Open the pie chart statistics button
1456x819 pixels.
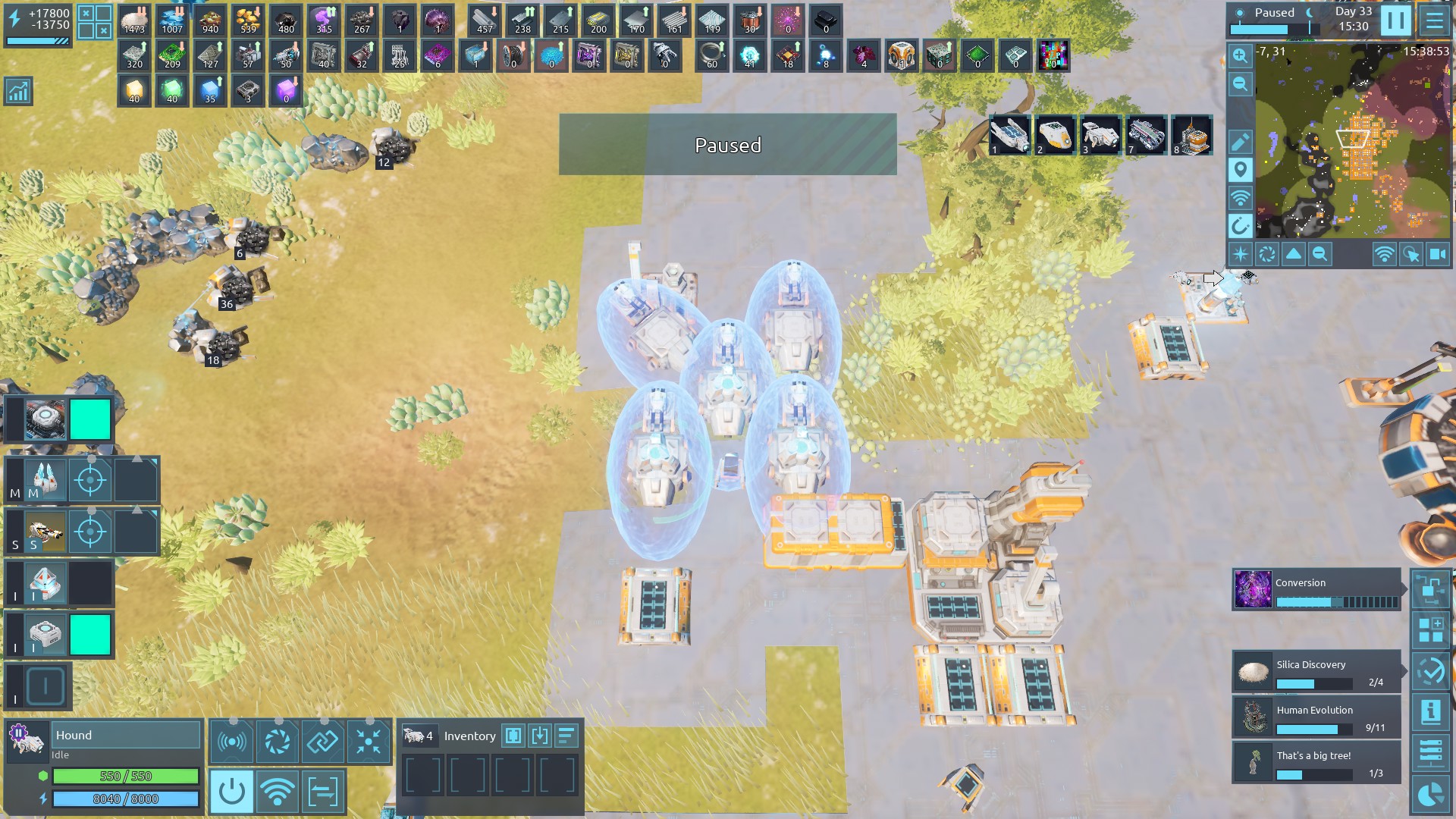(1430, 794)
